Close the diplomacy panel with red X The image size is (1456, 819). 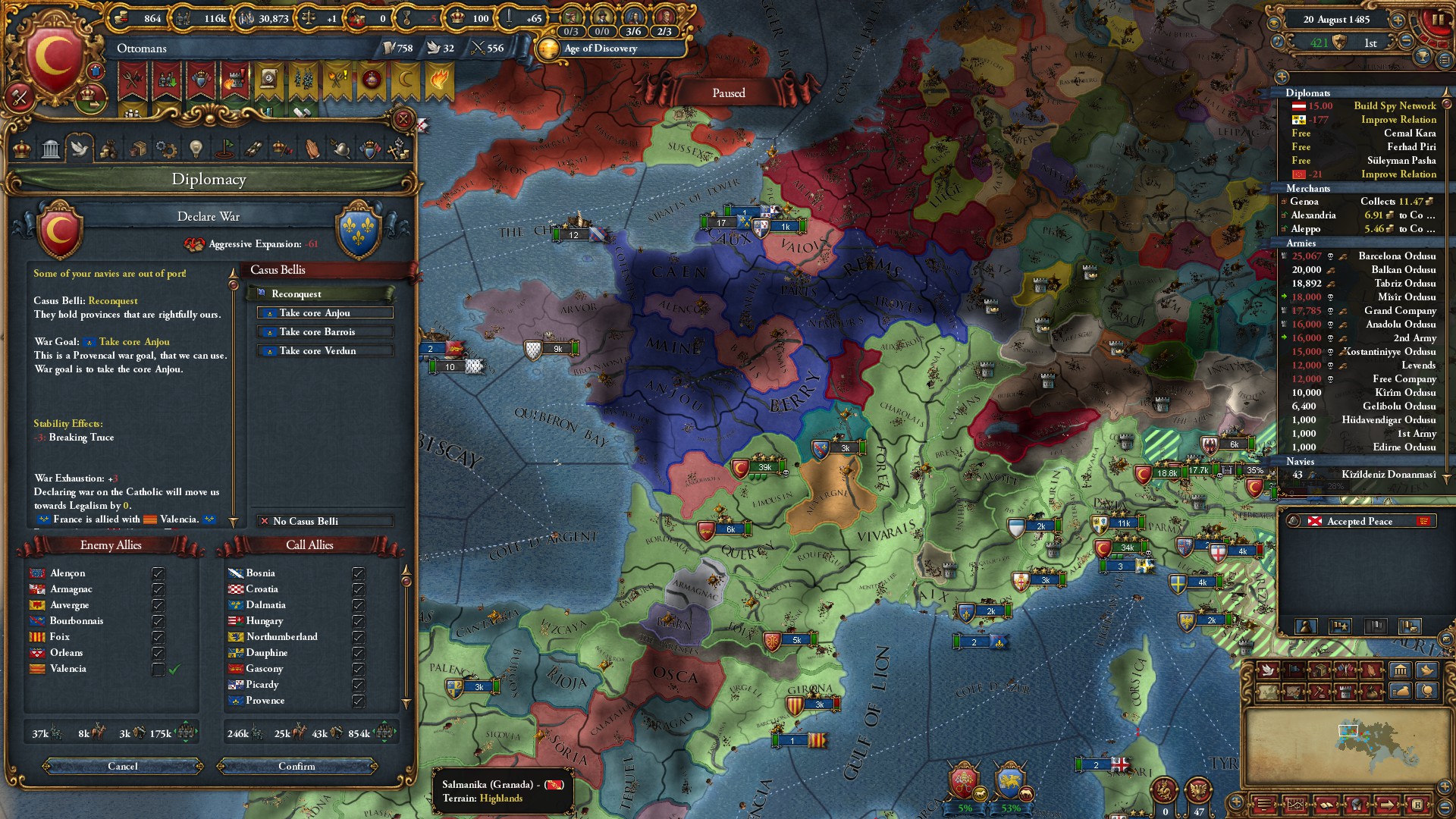[x=403, y=119]
